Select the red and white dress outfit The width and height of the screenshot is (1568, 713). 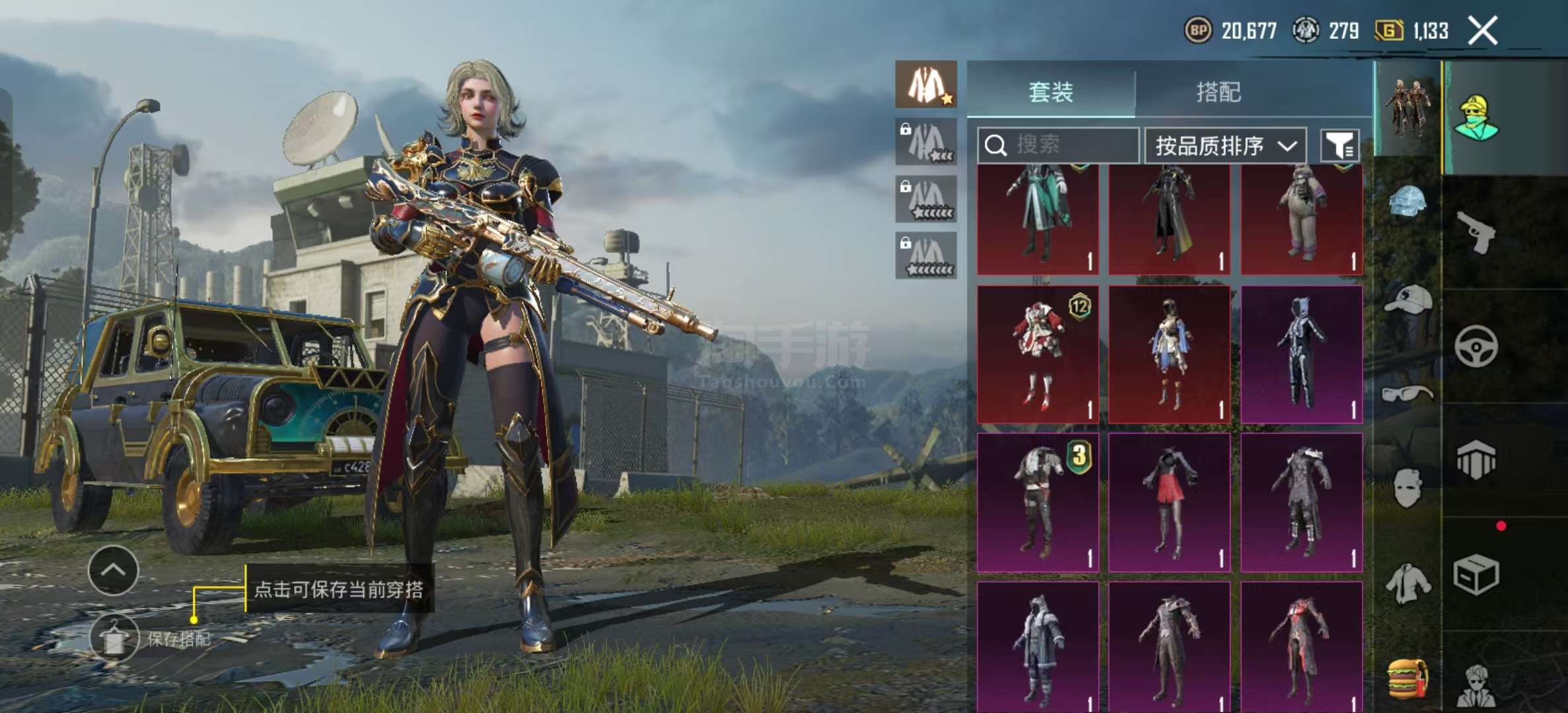(1038, 355)
